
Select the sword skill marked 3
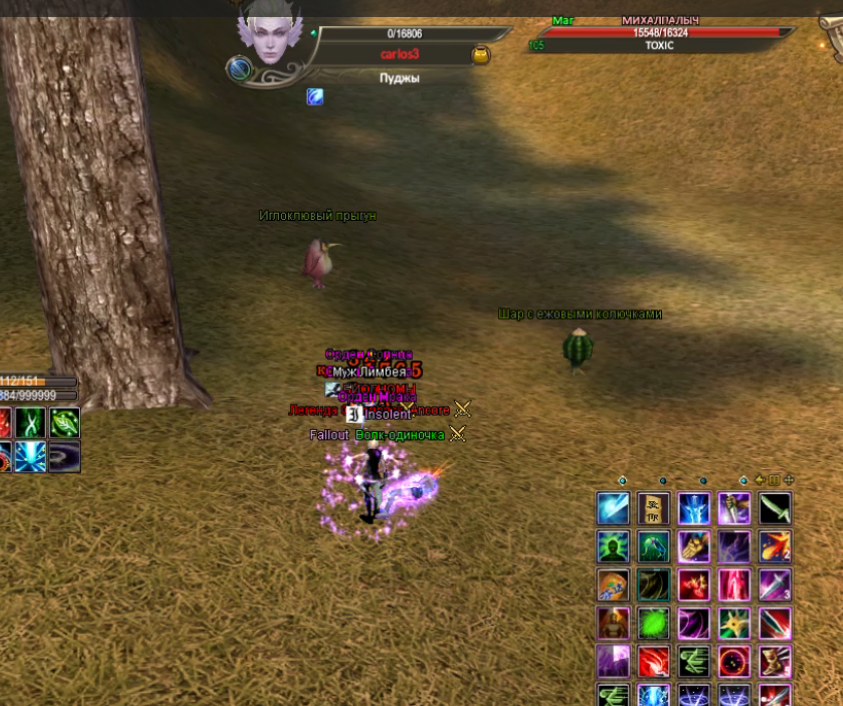tap(775, 584)
